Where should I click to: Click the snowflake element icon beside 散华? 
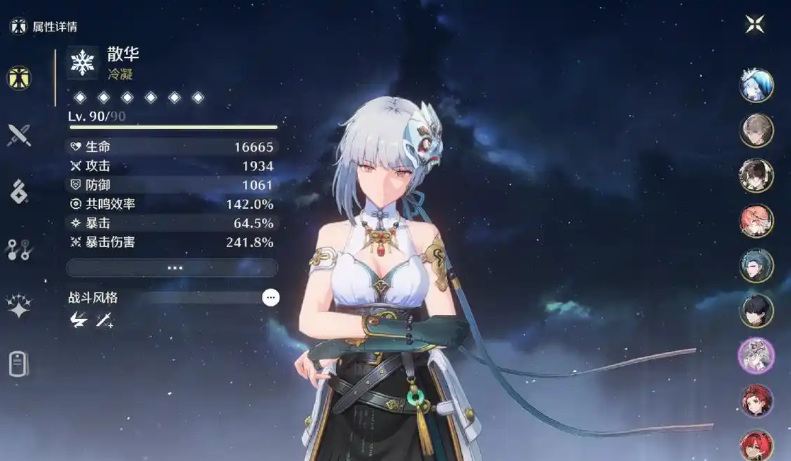(82, 64)
